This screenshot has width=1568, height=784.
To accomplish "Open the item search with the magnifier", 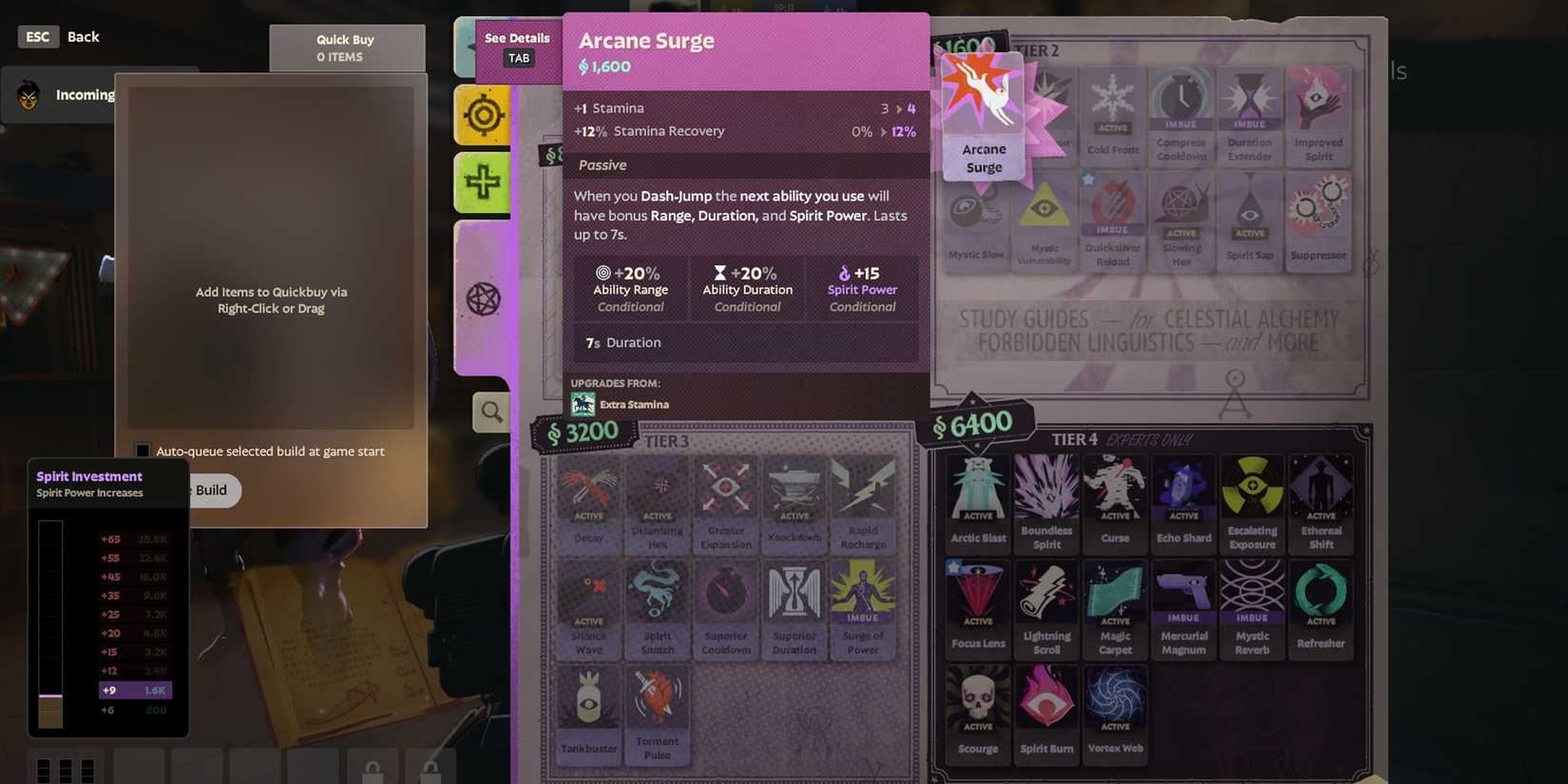I will pyautogui.click(x=490, y=411).
